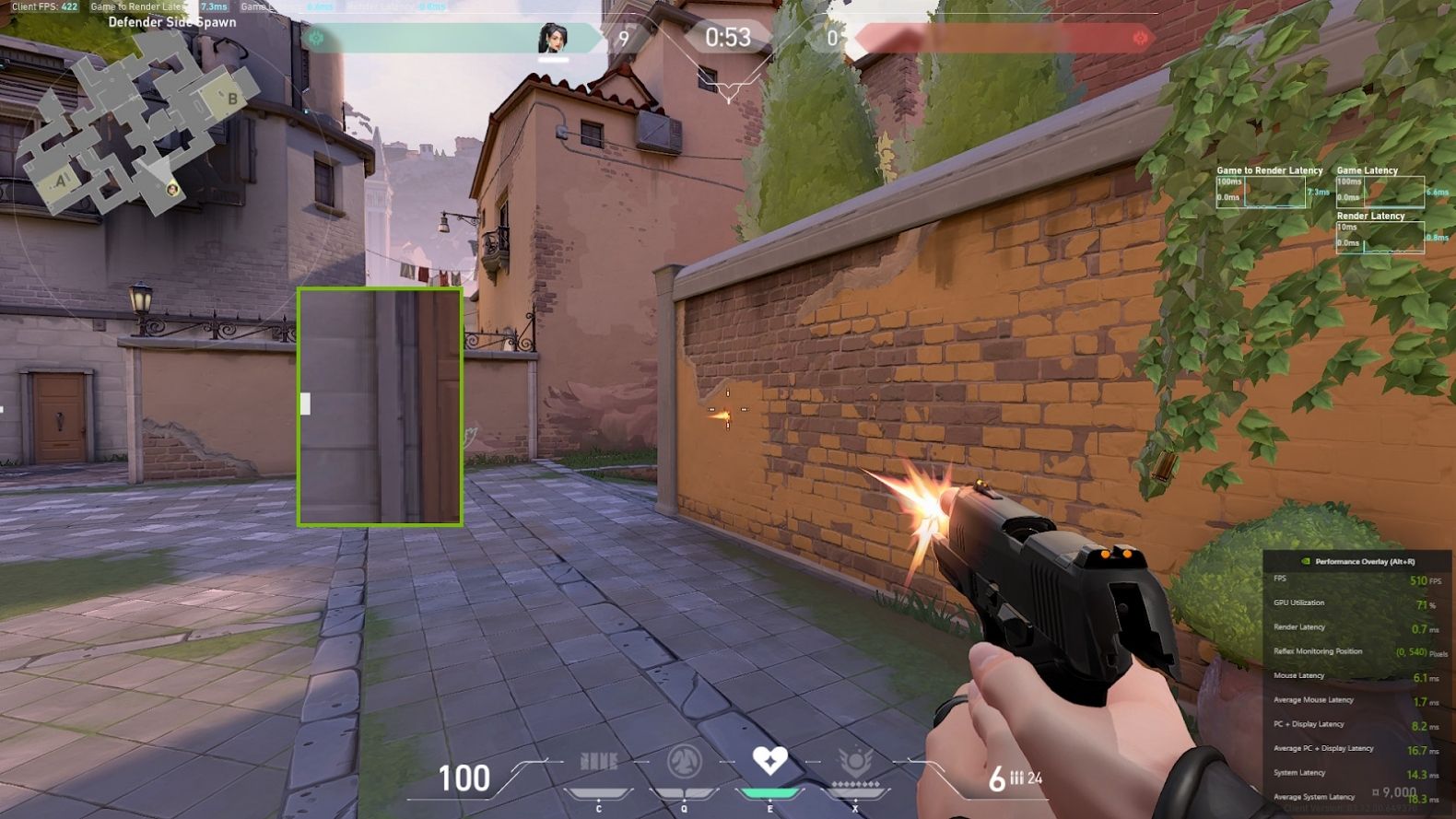Use the Healing Orb heart ability

click(x=769, y=761)
